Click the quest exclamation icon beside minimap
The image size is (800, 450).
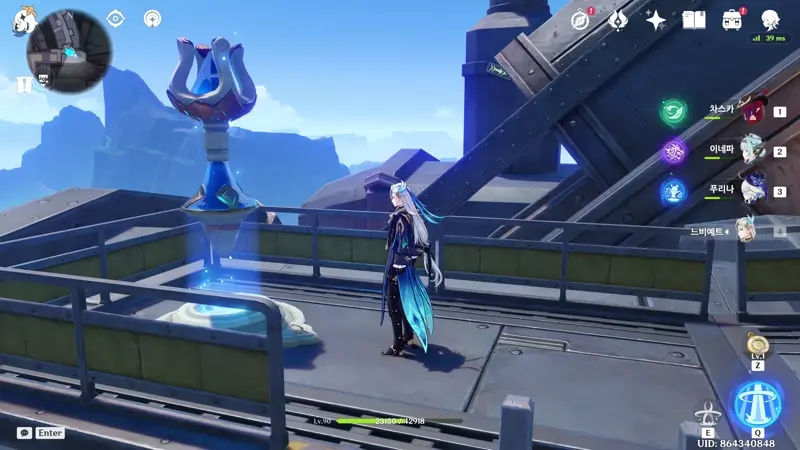(x=24, y=86)
